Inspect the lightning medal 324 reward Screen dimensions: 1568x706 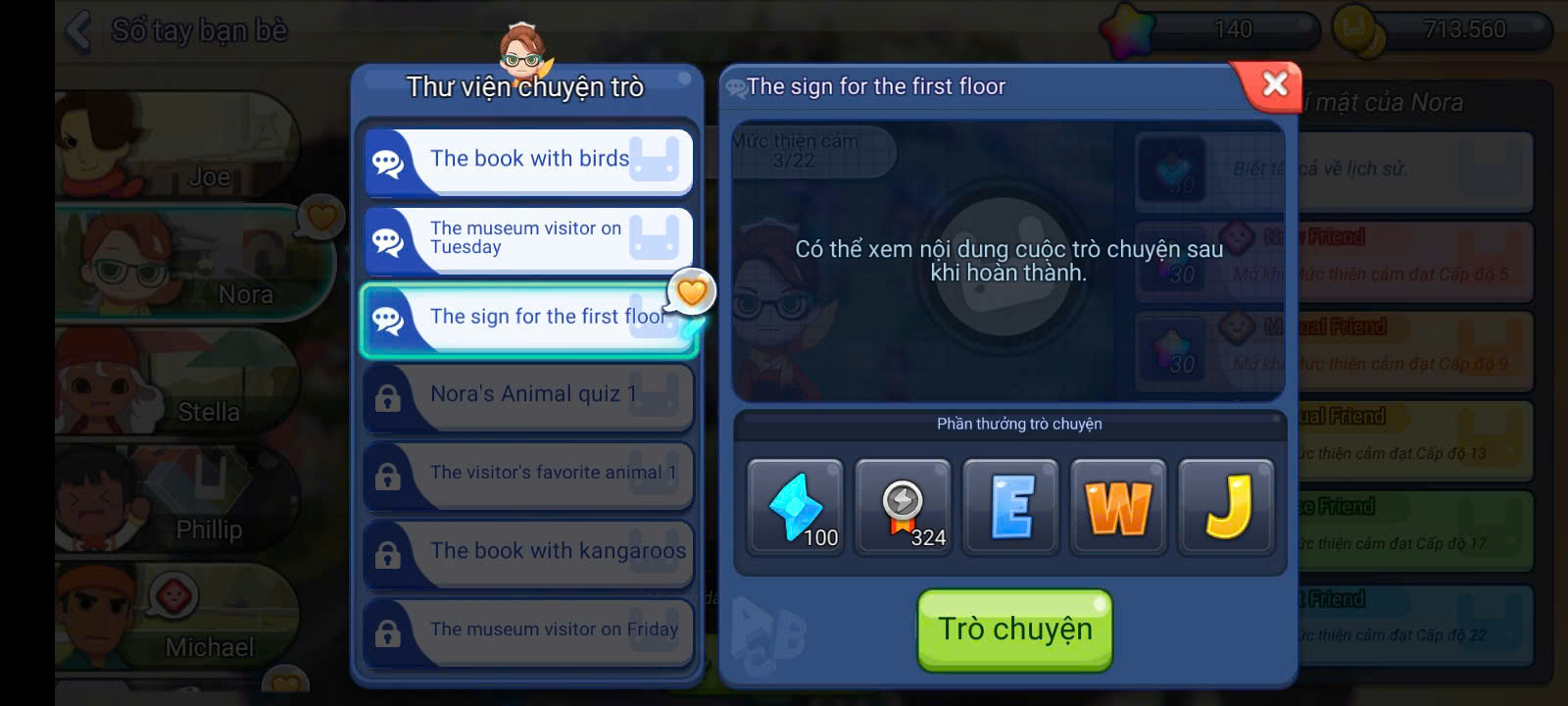pos(903,508)
